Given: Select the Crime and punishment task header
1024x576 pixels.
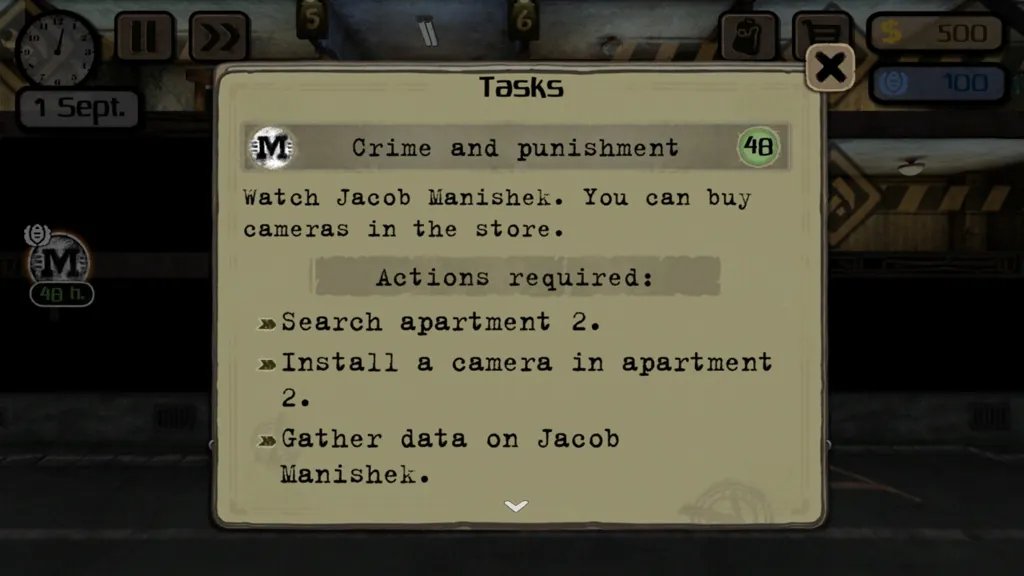Looking at the screenshot, I should point(515,148).
